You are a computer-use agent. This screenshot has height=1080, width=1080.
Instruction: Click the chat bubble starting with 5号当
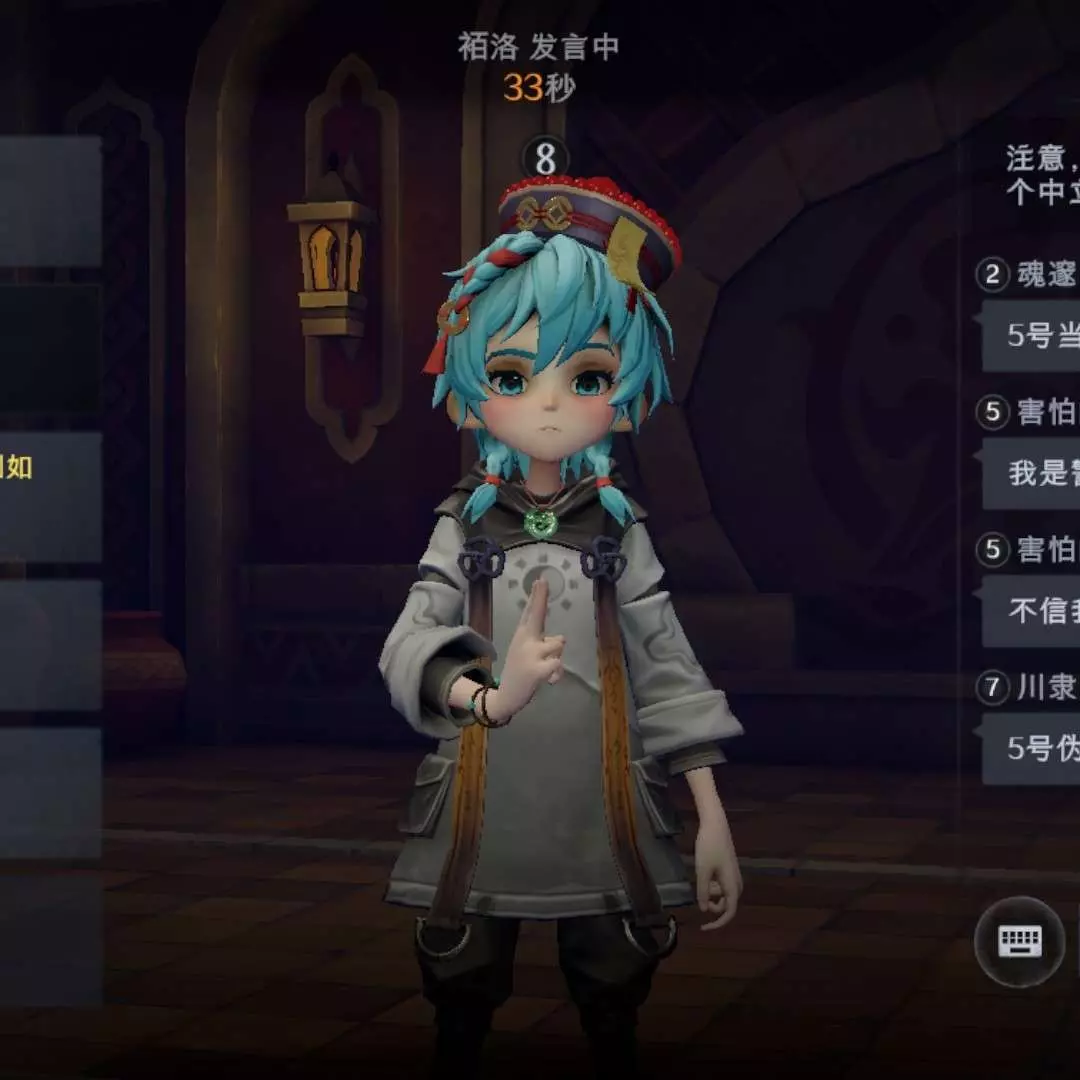(x=1040, y=336)
